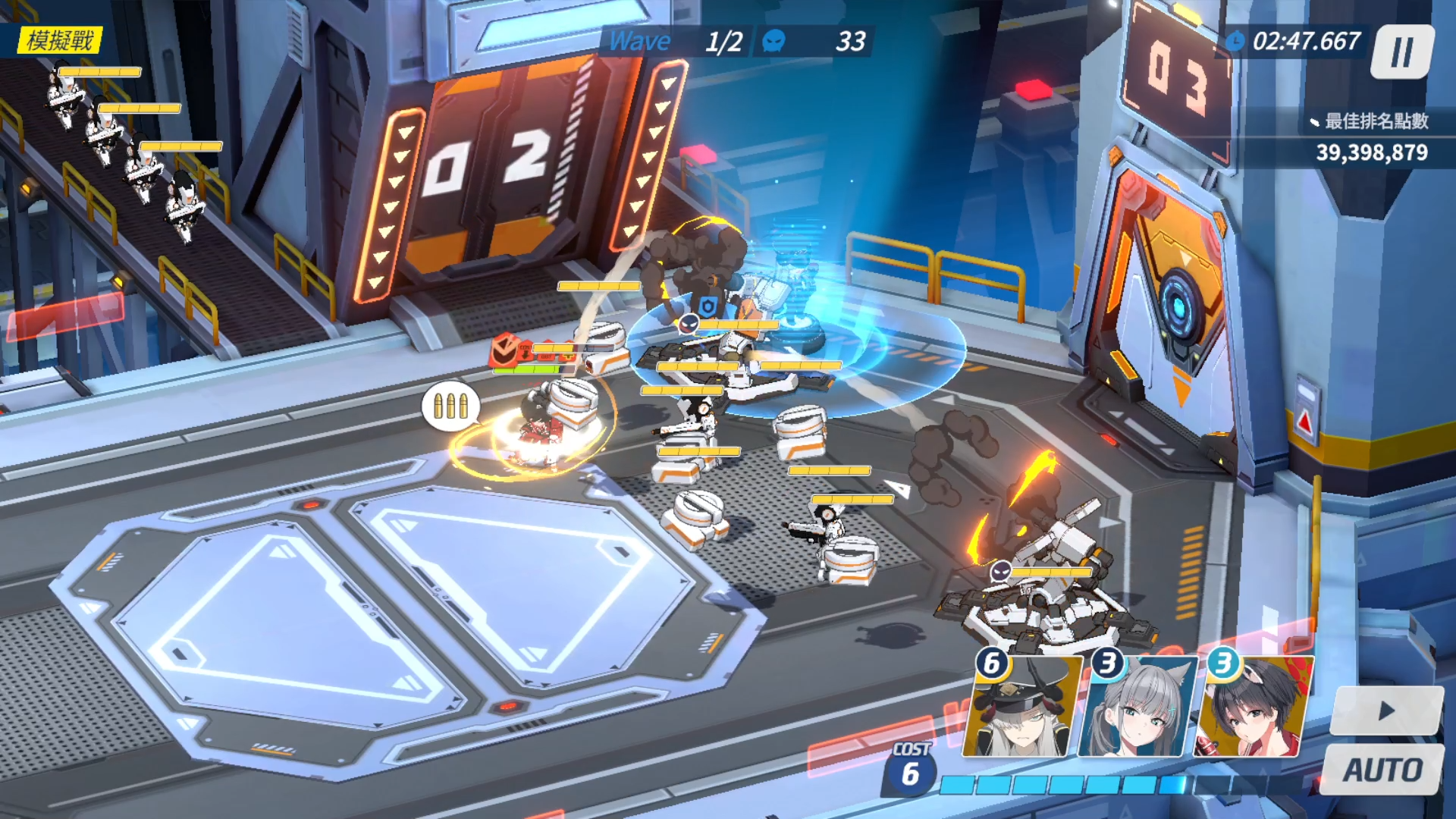Use the gray-haired wolf girl skill card
The image size is (1456, 819).
click(x=1137, y=708)
